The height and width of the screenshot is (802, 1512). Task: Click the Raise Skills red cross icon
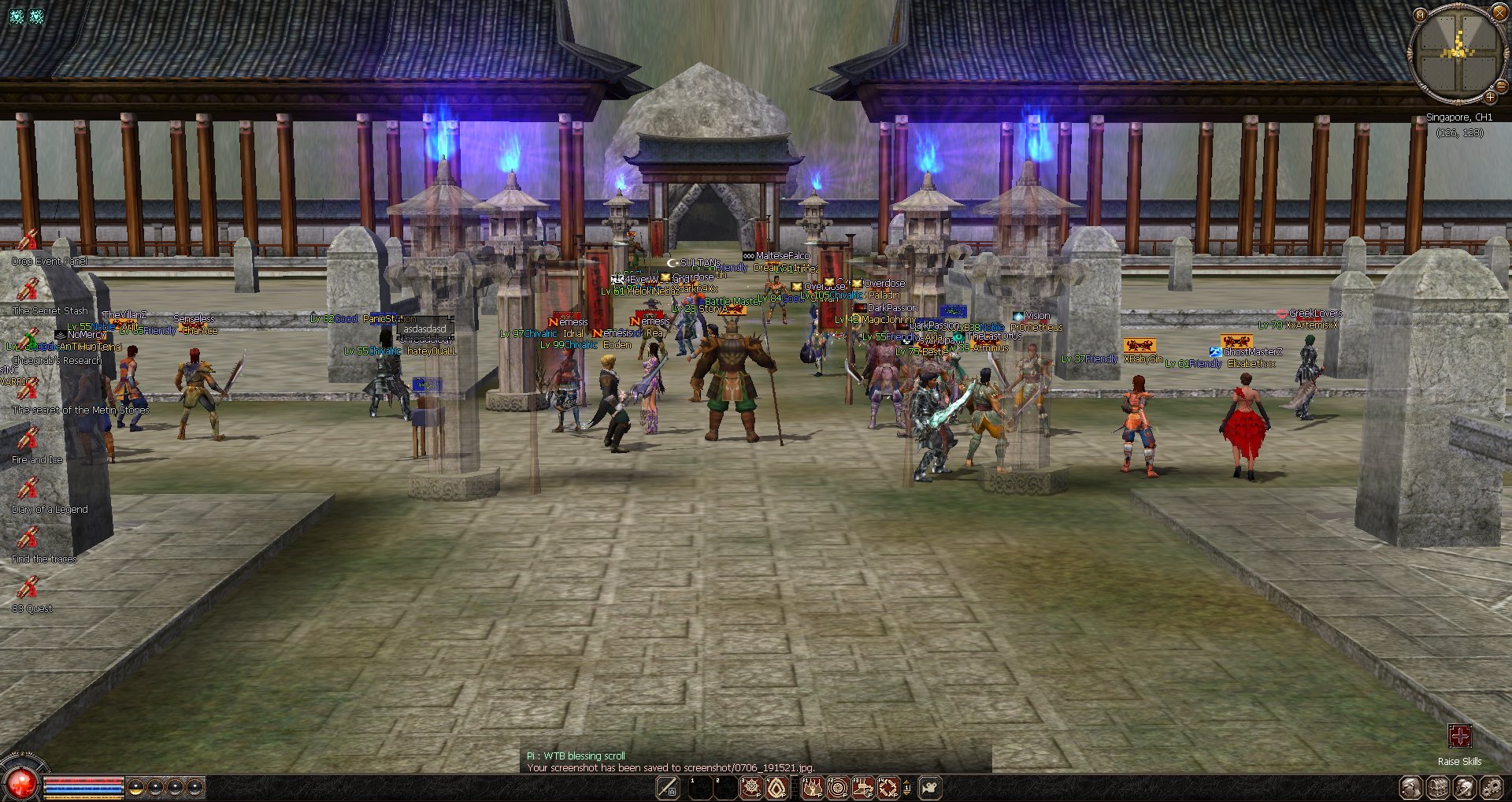[1459, 736]
